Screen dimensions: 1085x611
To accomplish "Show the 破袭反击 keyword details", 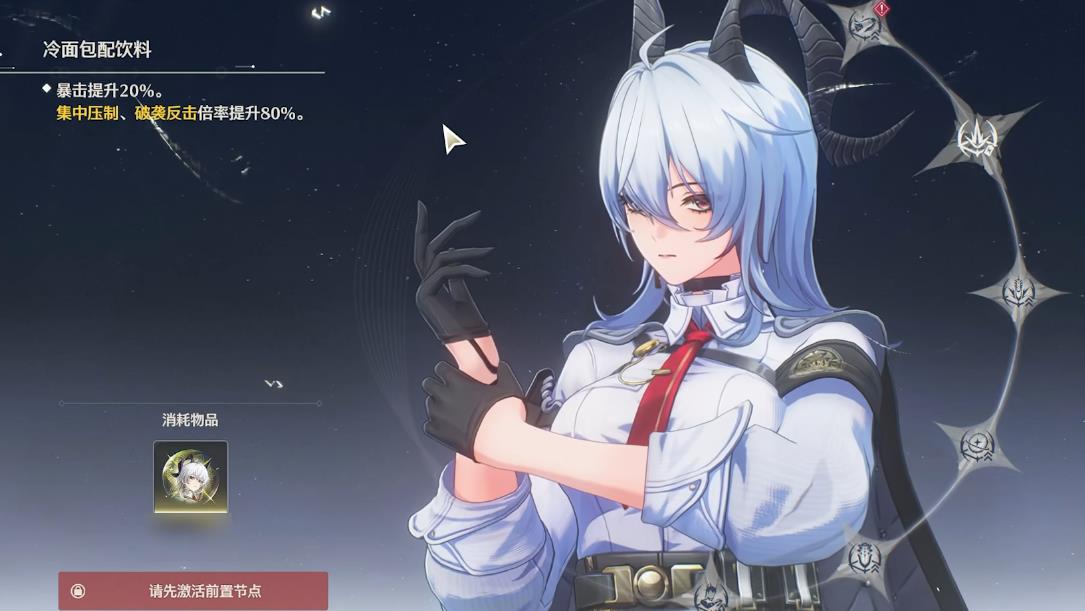I will 165,114.
